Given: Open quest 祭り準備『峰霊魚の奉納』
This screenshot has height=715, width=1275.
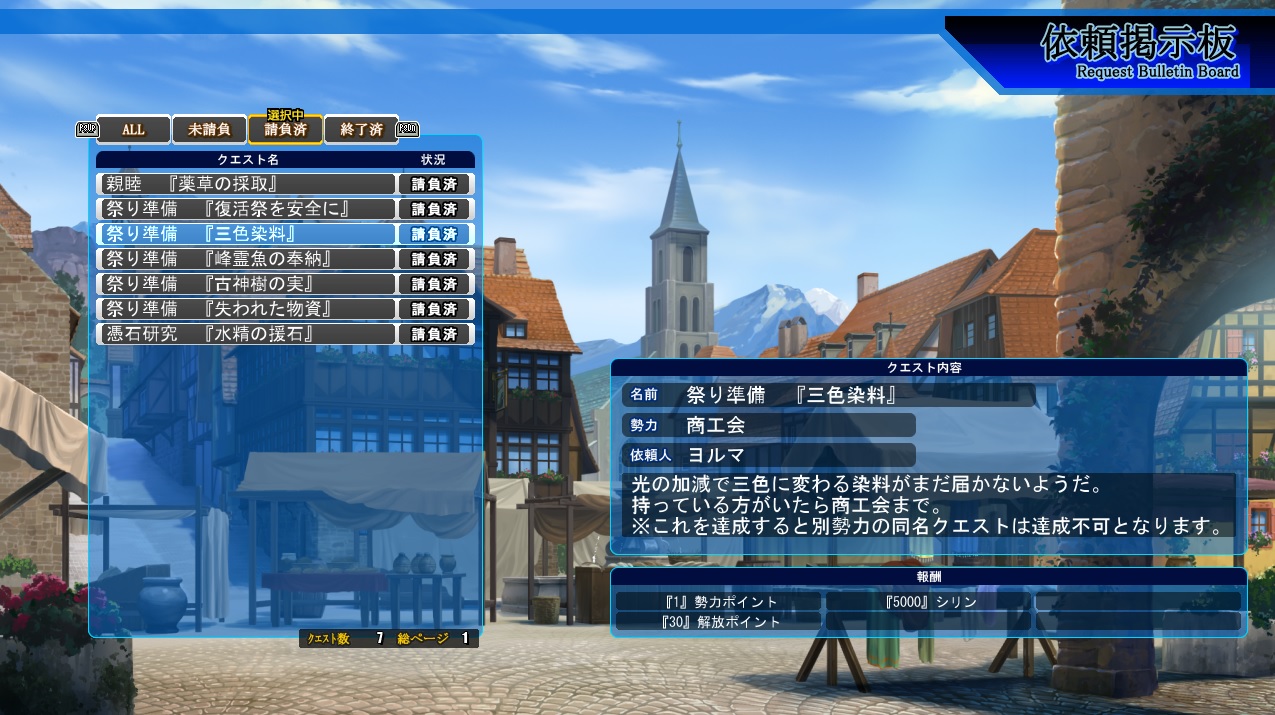Looking at the screenshot, I should tap(246, 259).
